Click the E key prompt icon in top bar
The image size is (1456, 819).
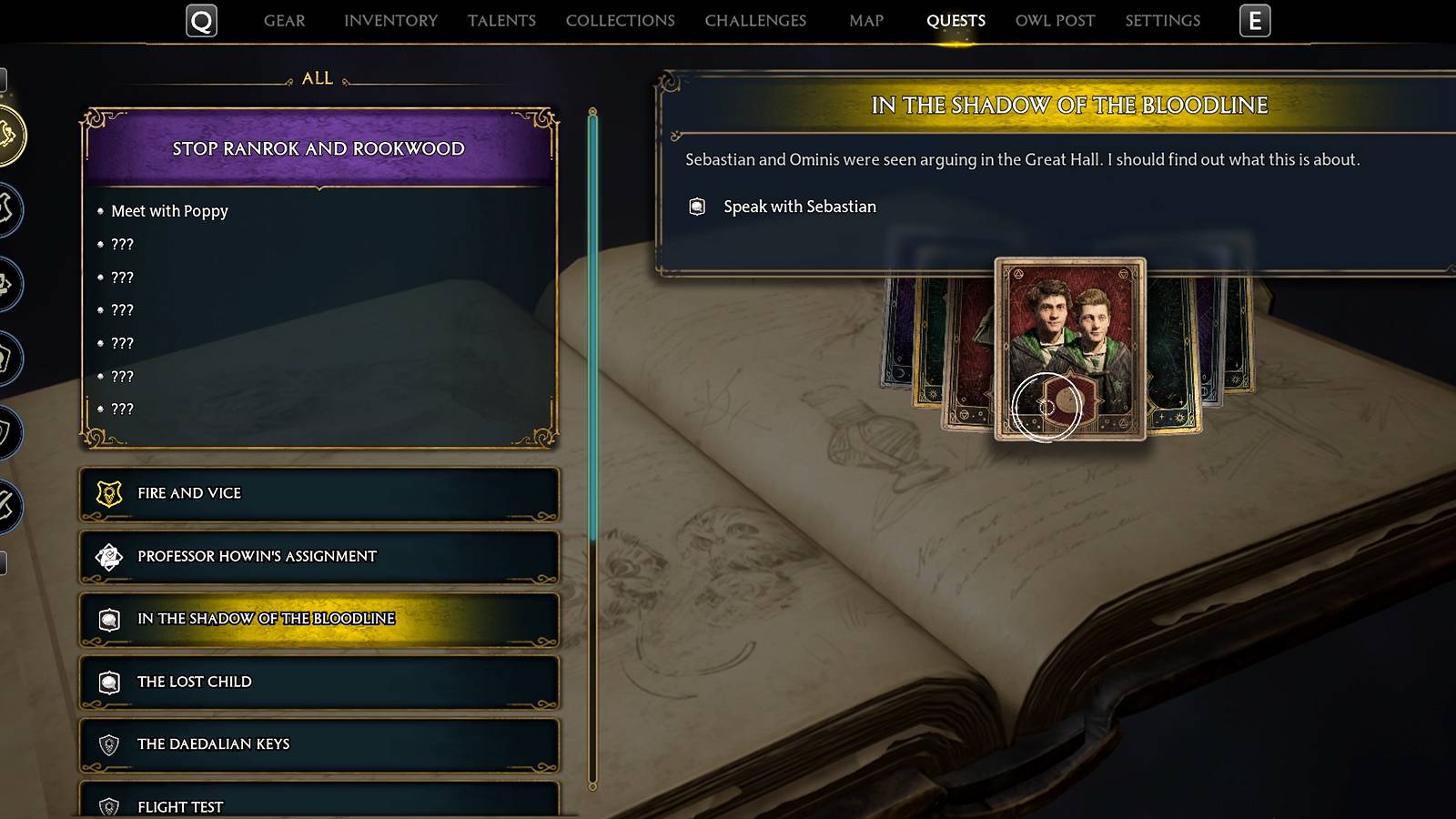[1256, 20]
